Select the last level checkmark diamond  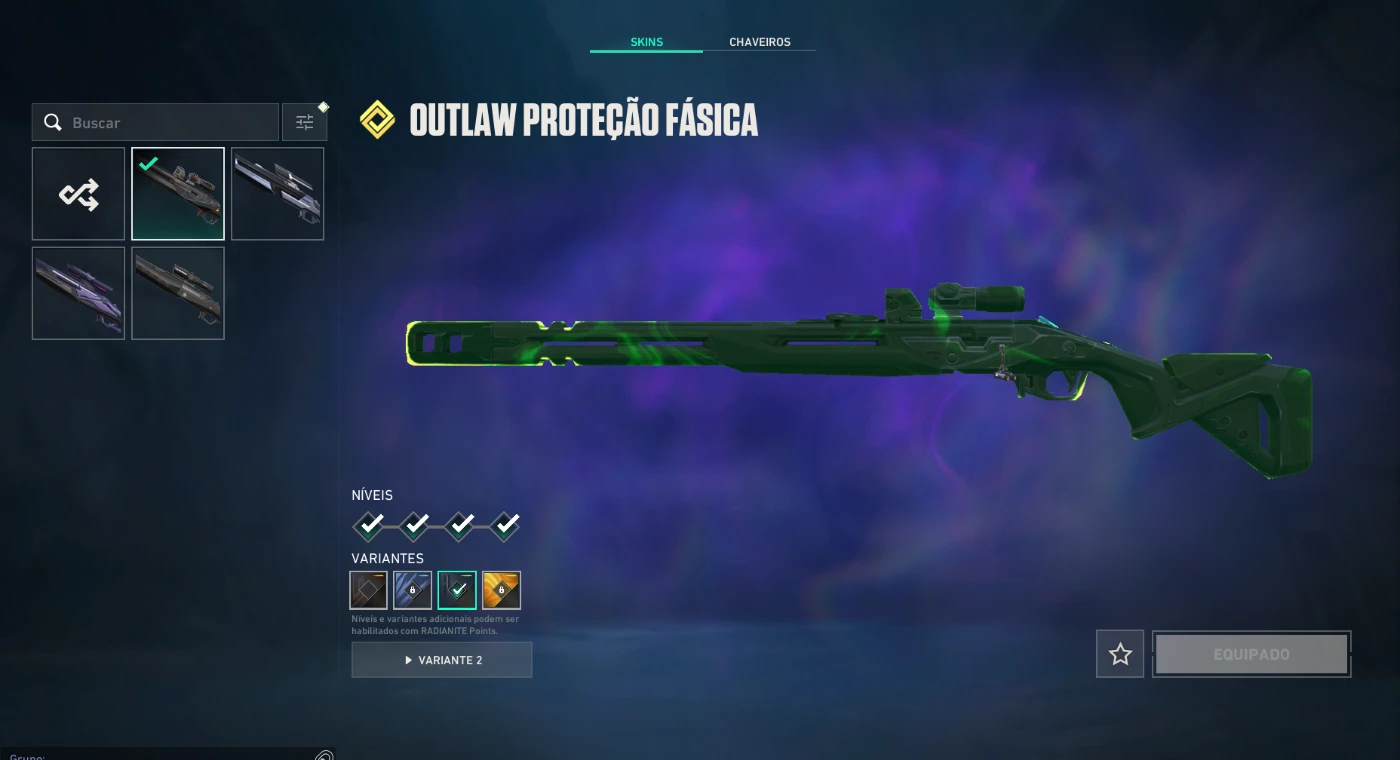pyautogui.click(x=505, y=525)
